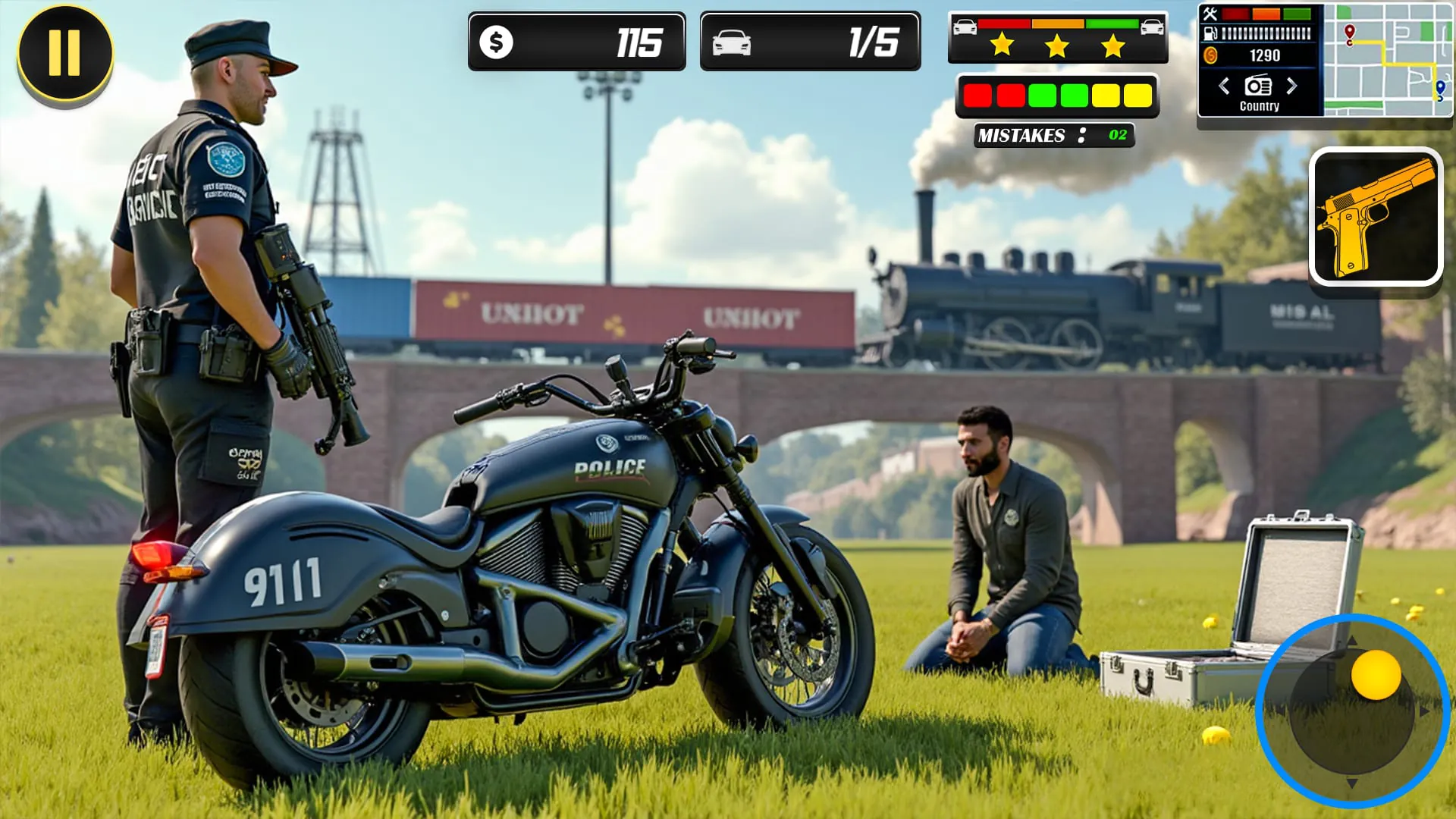Click the right arrow to change radio station
Viewport: 1456px width, 819px height.
[x=1291, y=86]
